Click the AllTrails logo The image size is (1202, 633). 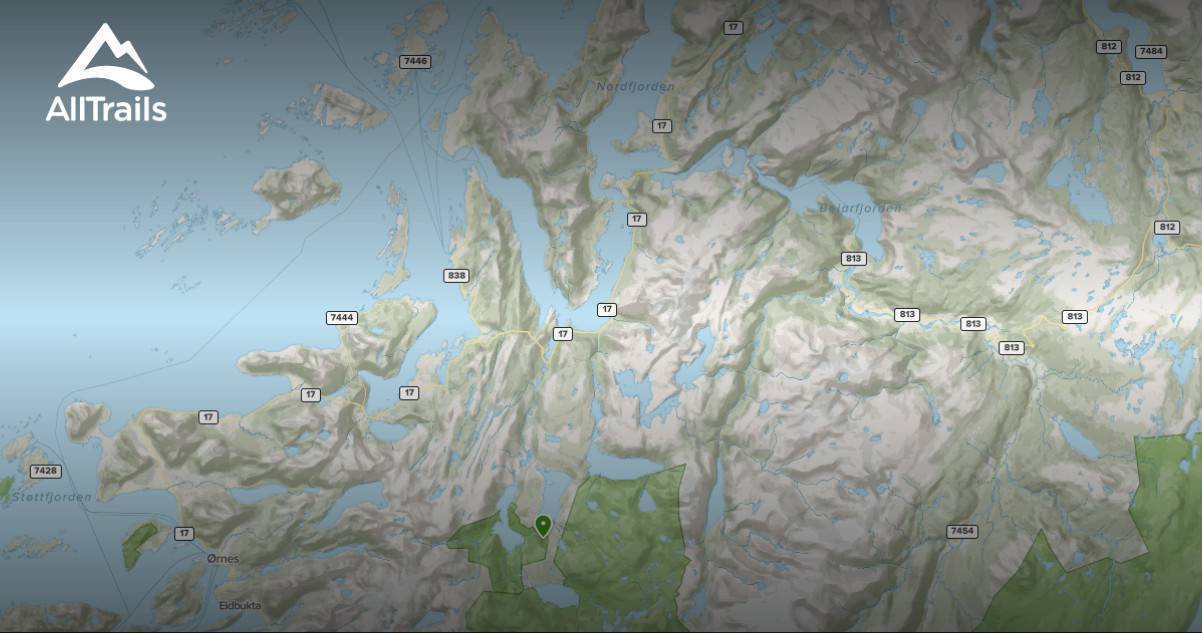tap(106, 73)
